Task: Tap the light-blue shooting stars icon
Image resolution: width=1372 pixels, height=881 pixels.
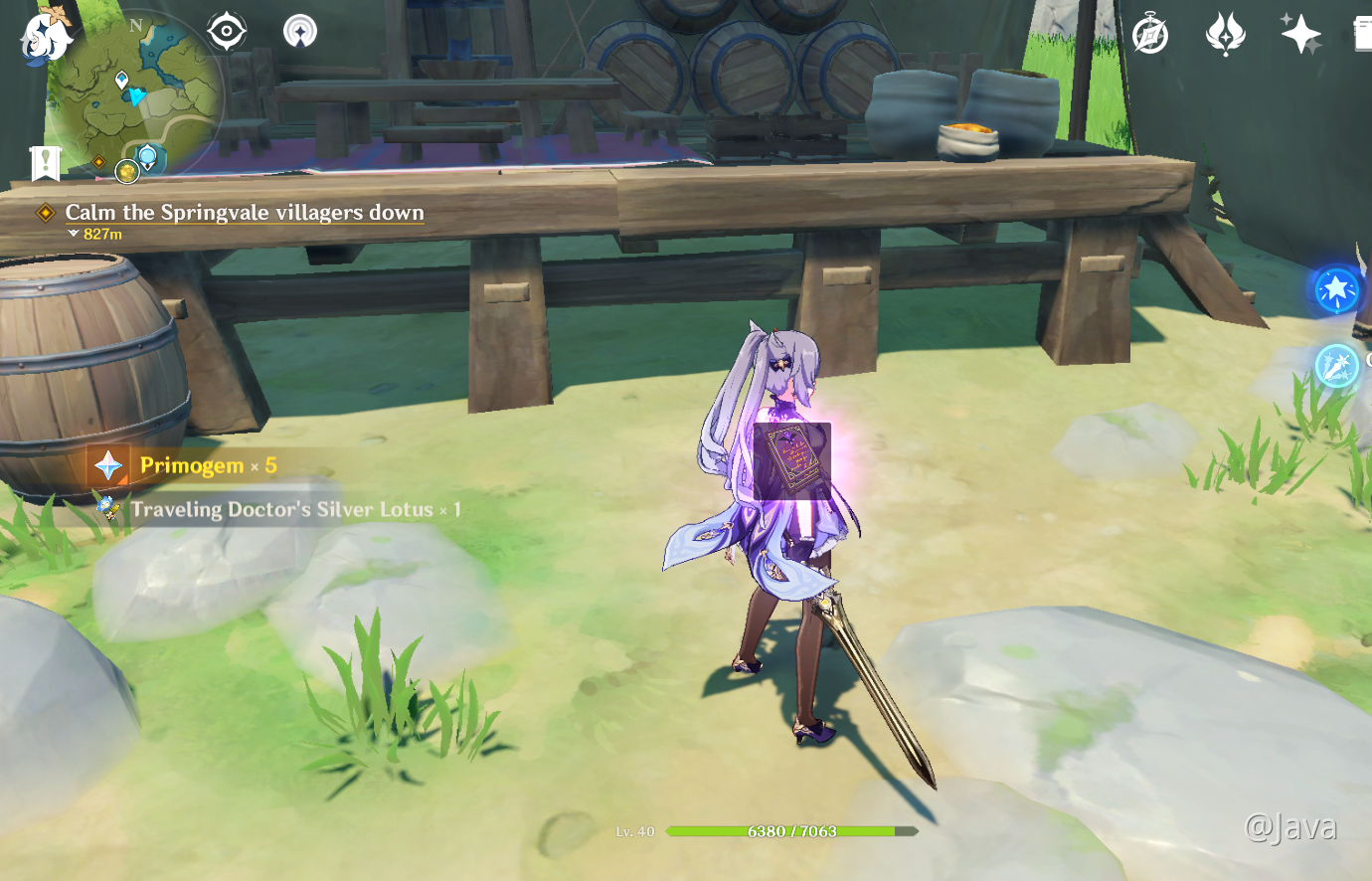Action: (1336, 366)
